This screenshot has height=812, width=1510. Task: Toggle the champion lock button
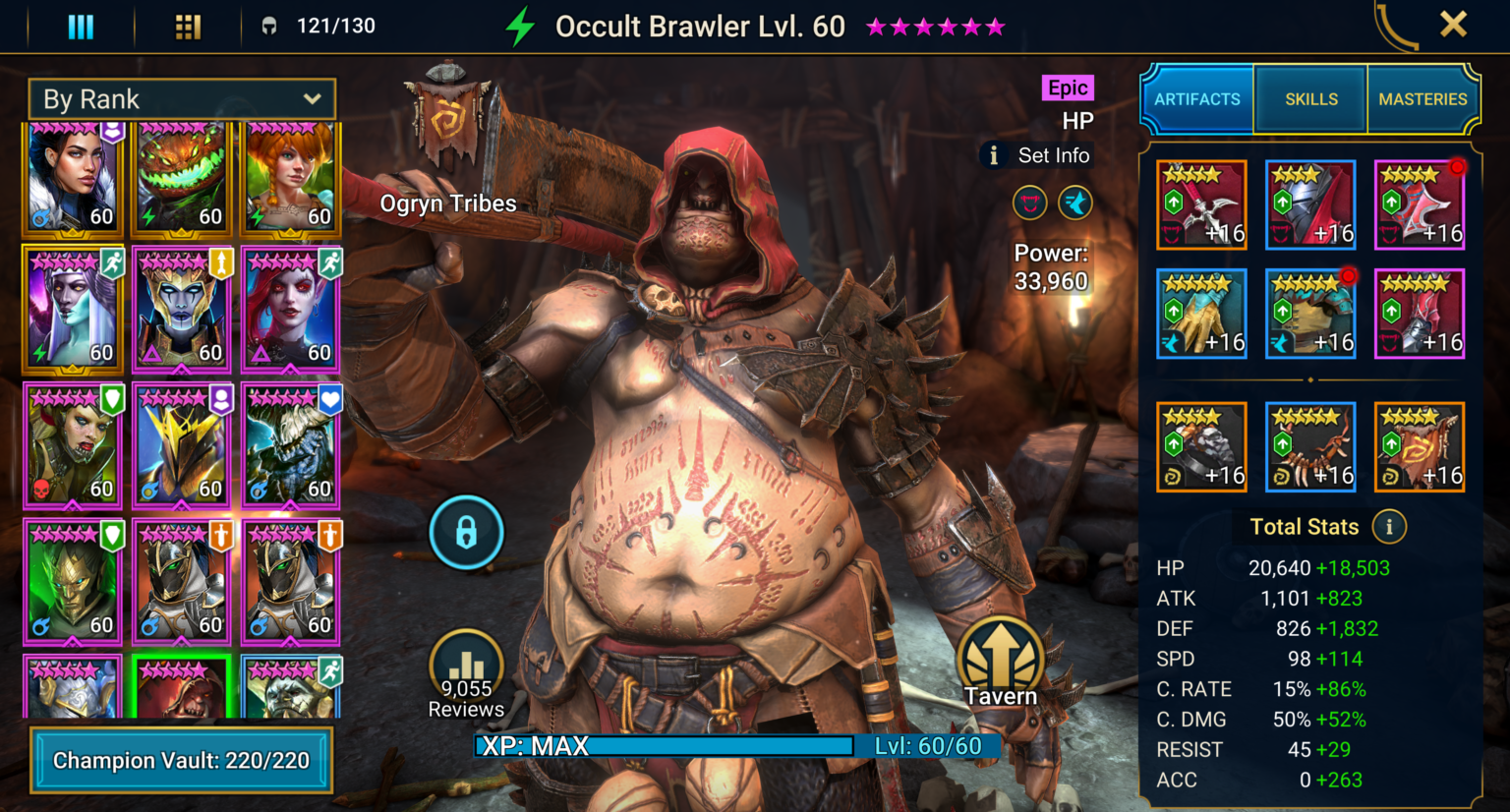click(466, 533)
